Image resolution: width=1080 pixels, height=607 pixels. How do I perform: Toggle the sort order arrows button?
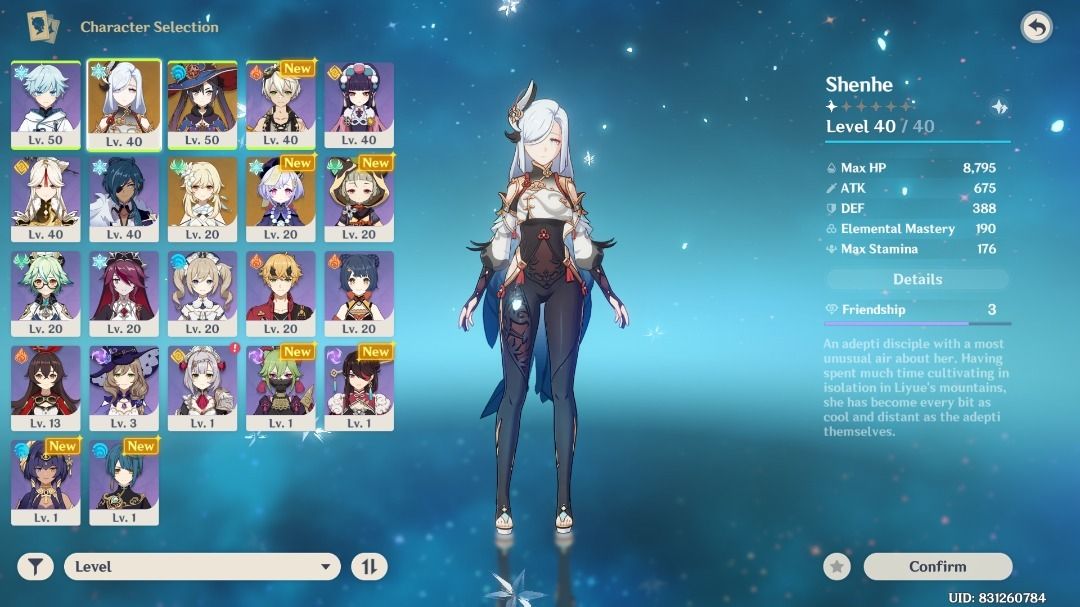click(x=369, y=567)
